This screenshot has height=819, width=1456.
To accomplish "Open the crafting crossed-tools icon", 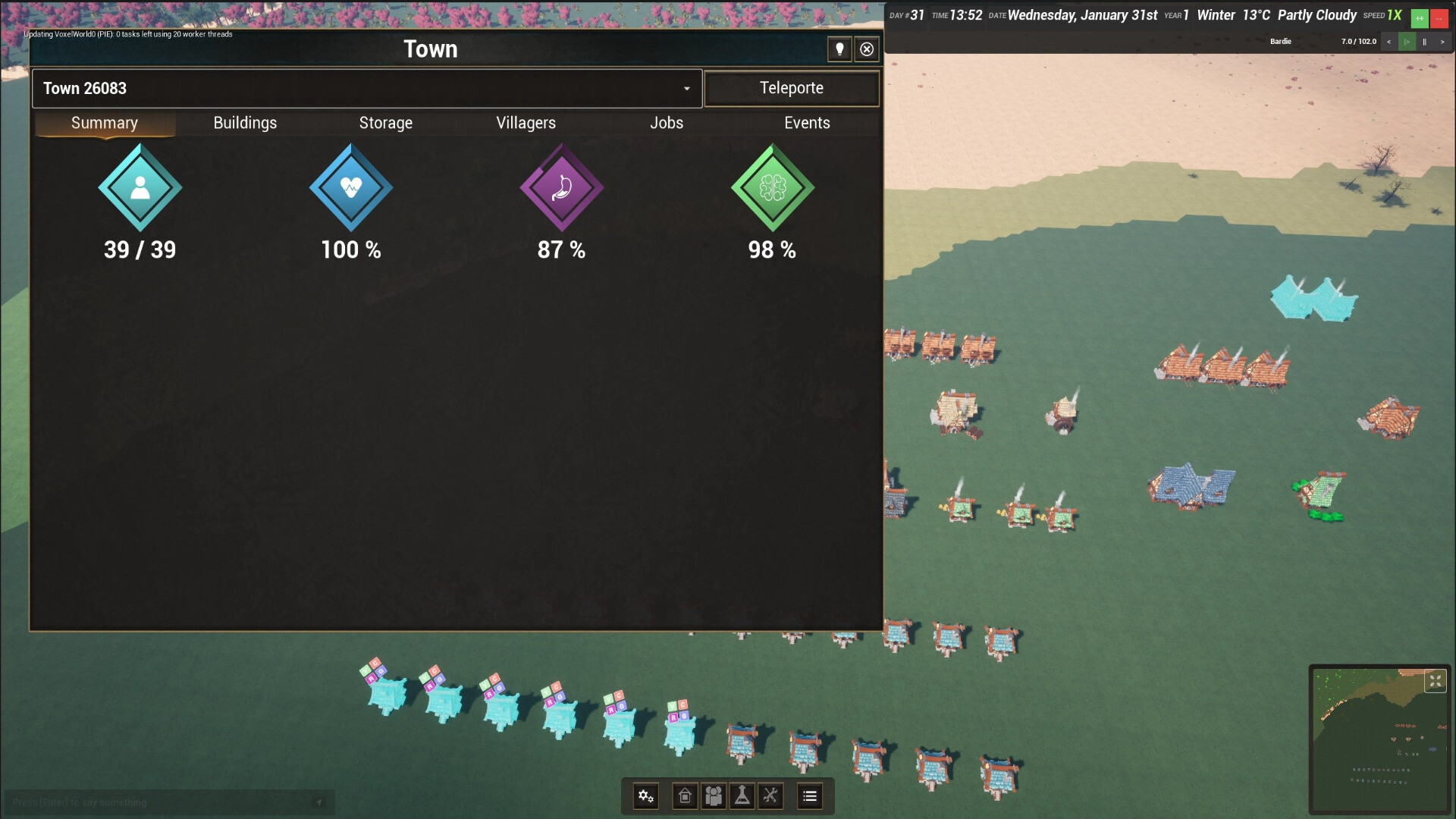I will tap(771, 796).
